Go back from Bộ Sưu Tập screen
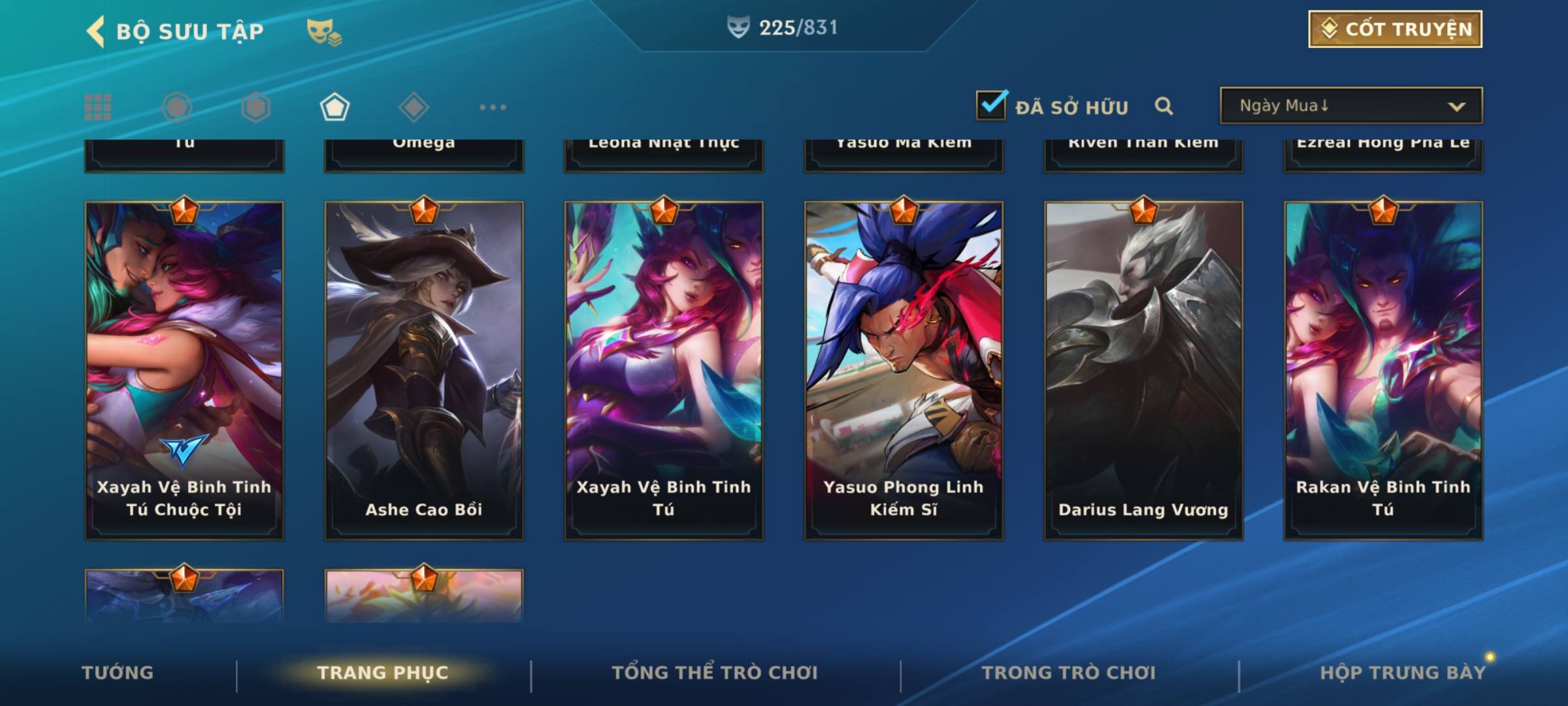The image size is (1568, 706). [95, 31]
